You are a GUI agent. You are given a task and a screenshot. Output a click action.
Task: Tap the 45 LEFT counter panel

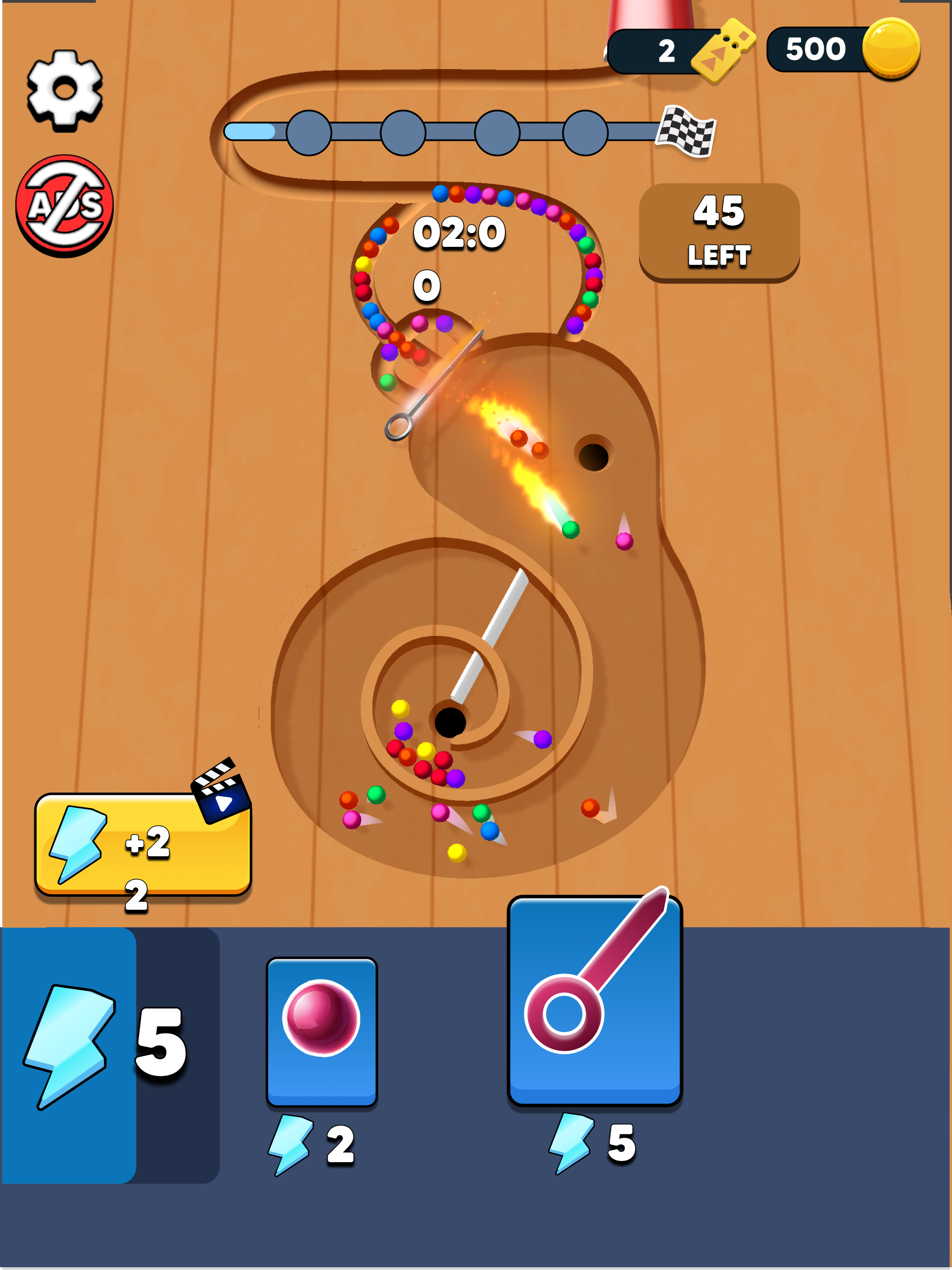[x=719, y=232]
